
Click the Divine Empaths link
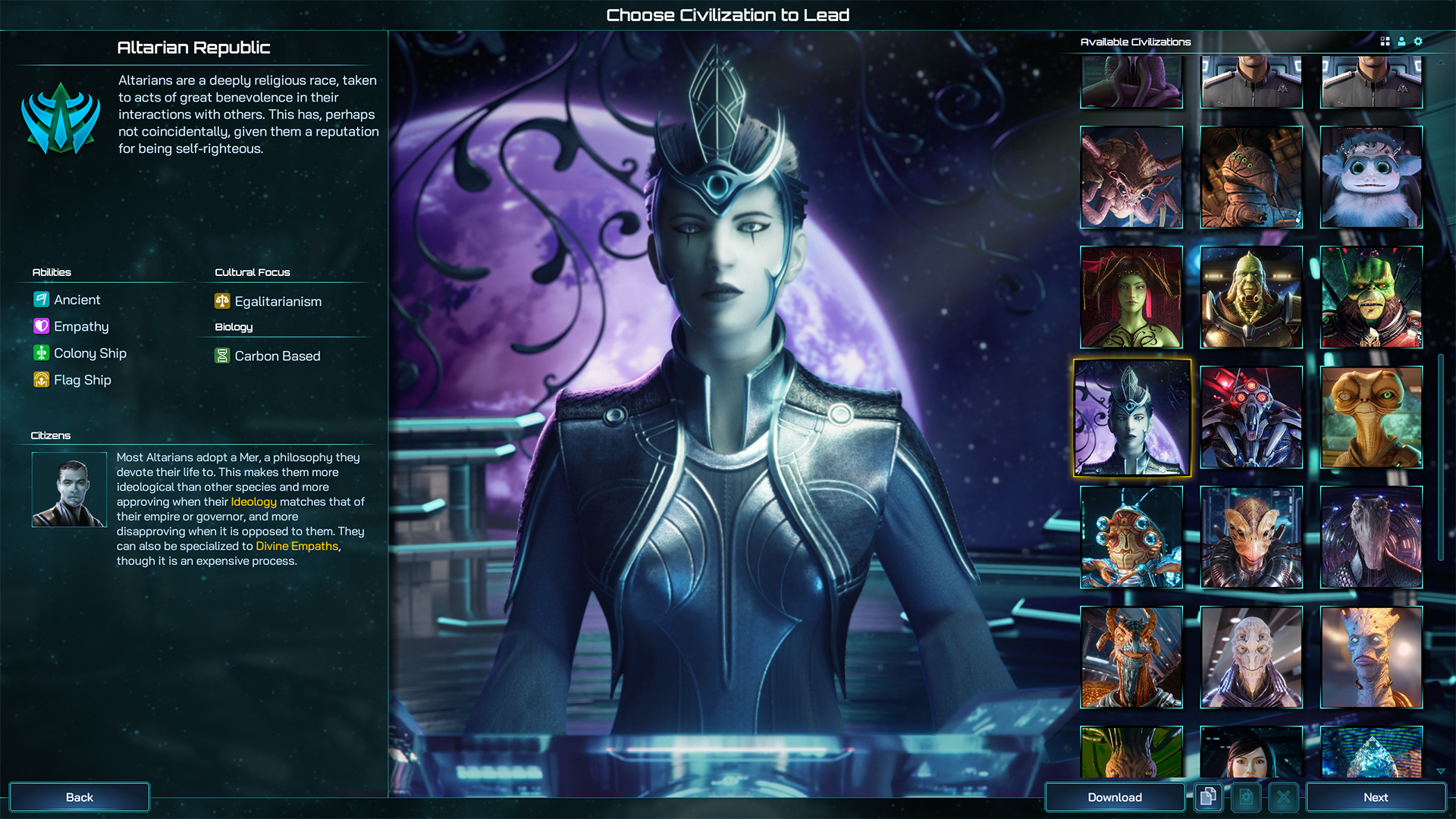point(297,545)
